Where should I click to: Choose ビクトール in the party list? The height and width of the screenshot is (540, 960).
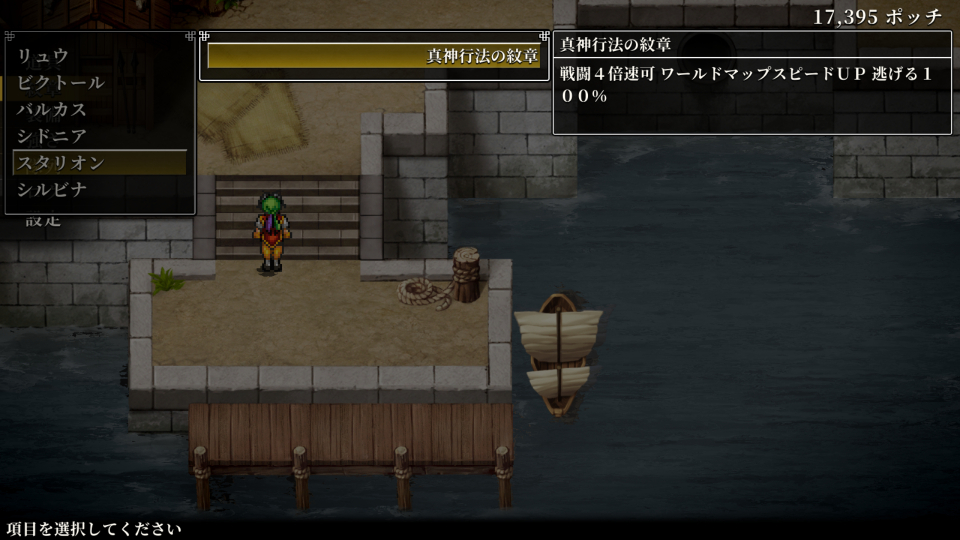click(60, 83)
